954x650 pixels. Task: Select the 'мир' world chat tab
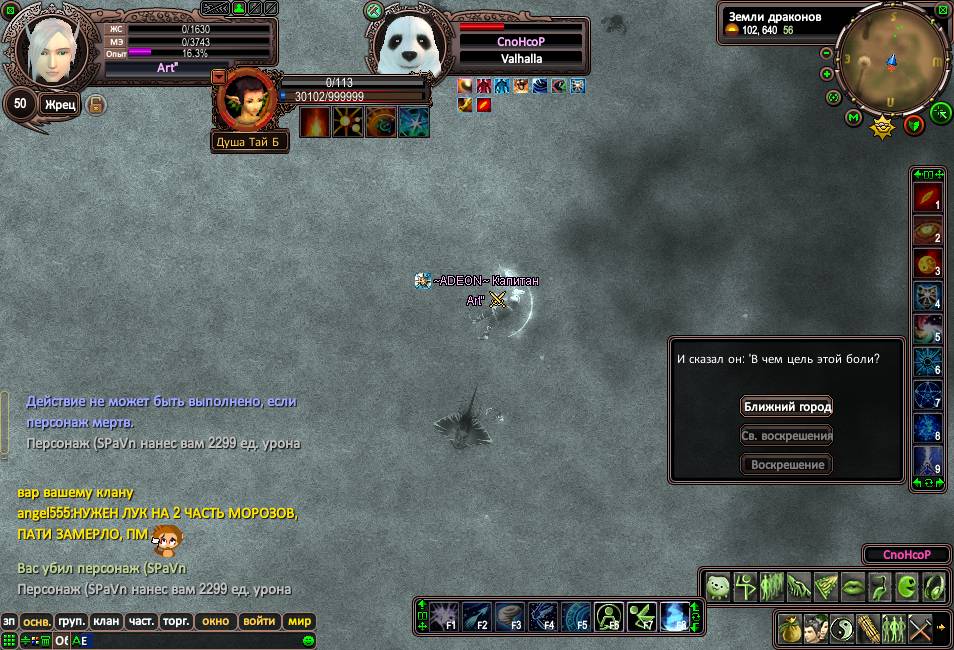point(299,621)
